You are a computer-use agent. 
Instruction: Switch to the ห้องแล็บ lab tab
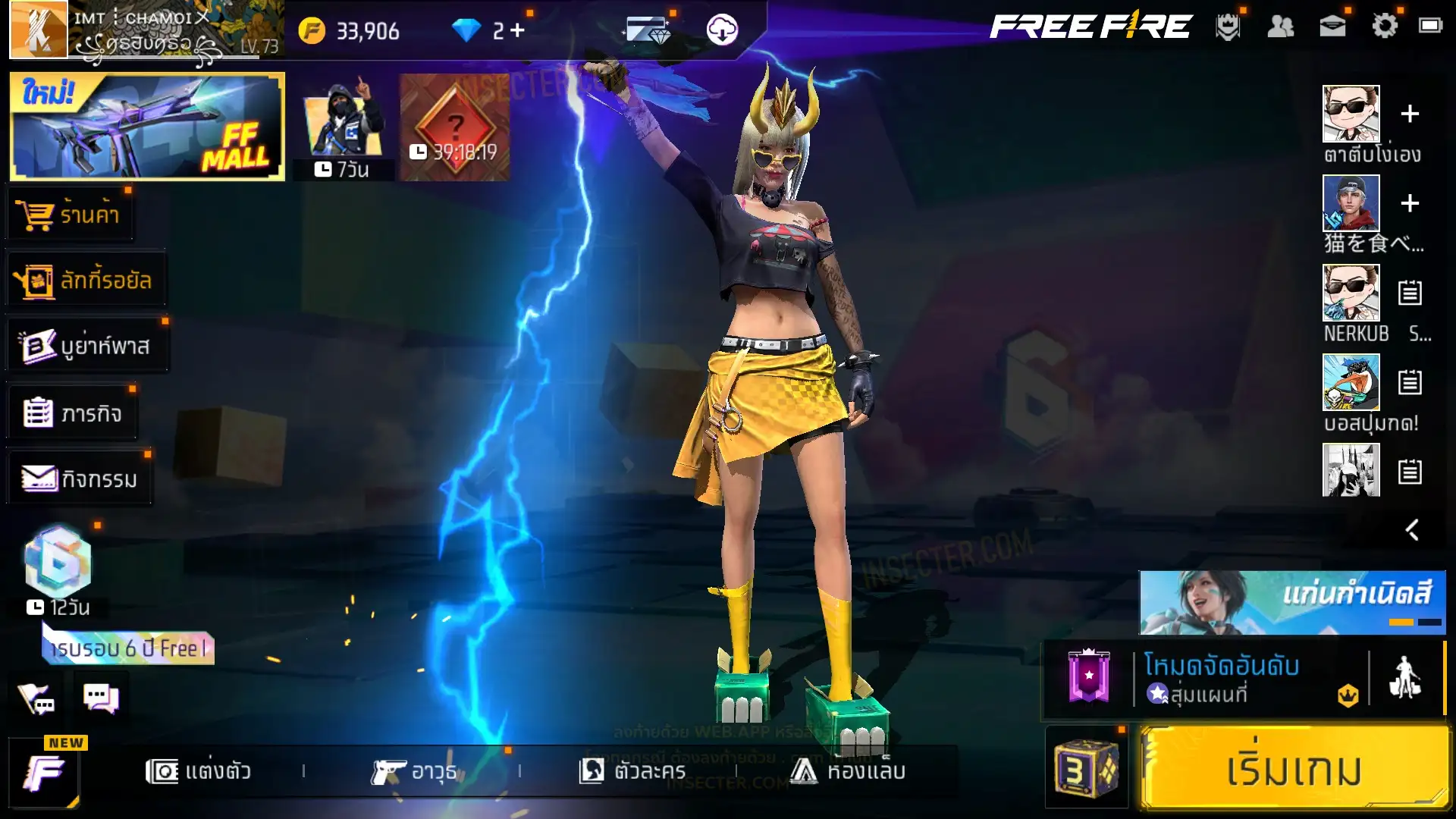pos(847,771)
